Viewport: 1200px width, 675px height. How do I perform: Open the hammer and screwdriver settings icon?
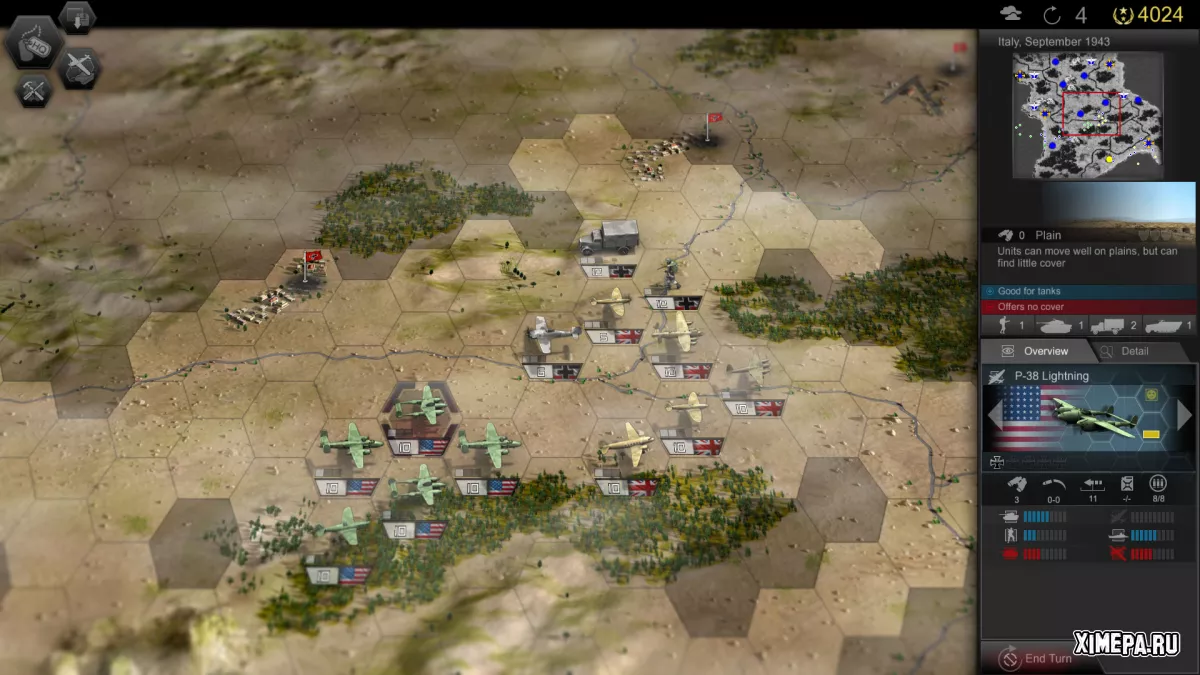(34, 91)
